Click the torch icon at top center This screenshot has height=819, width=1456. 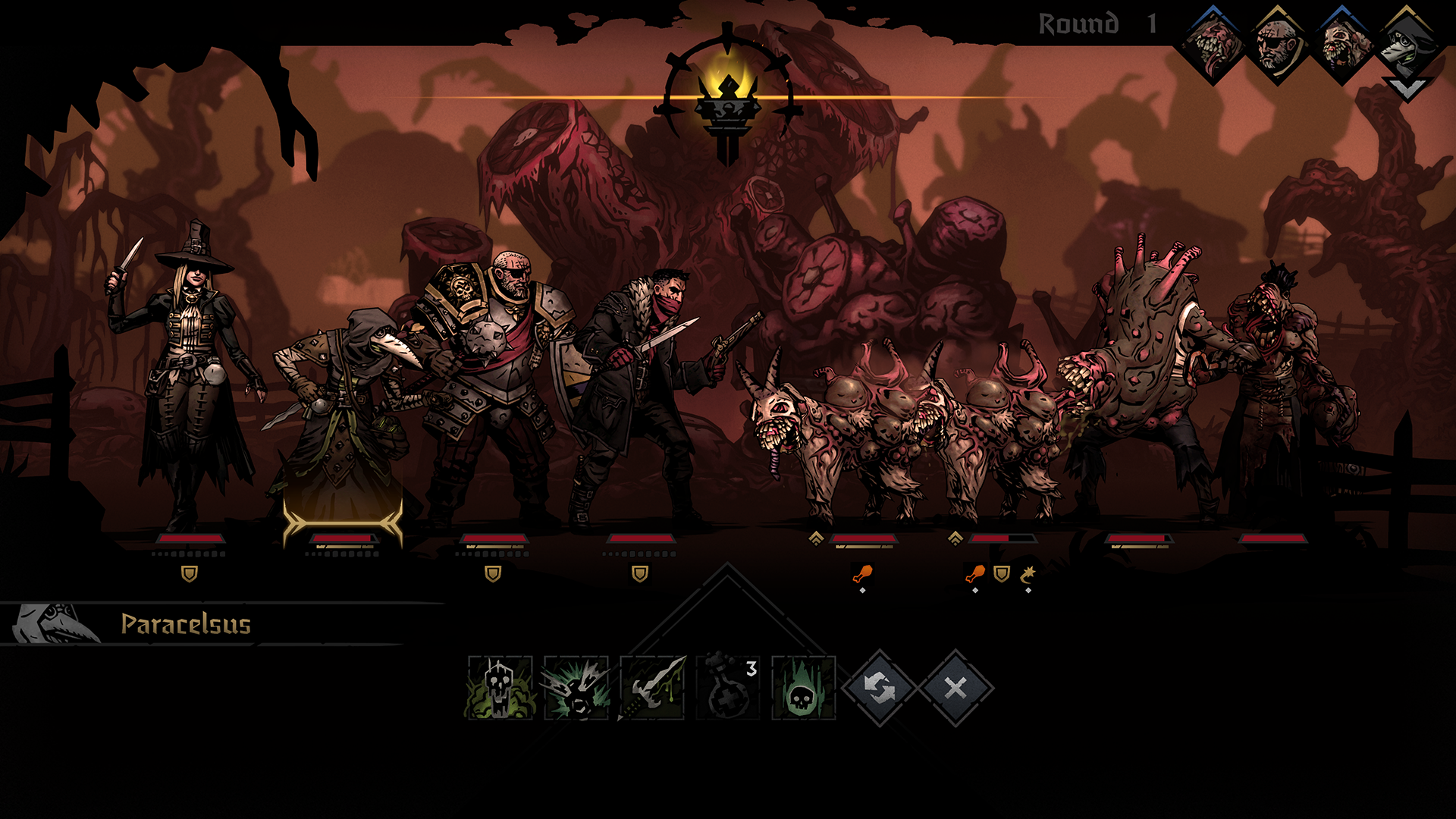[x=726, y=102]
